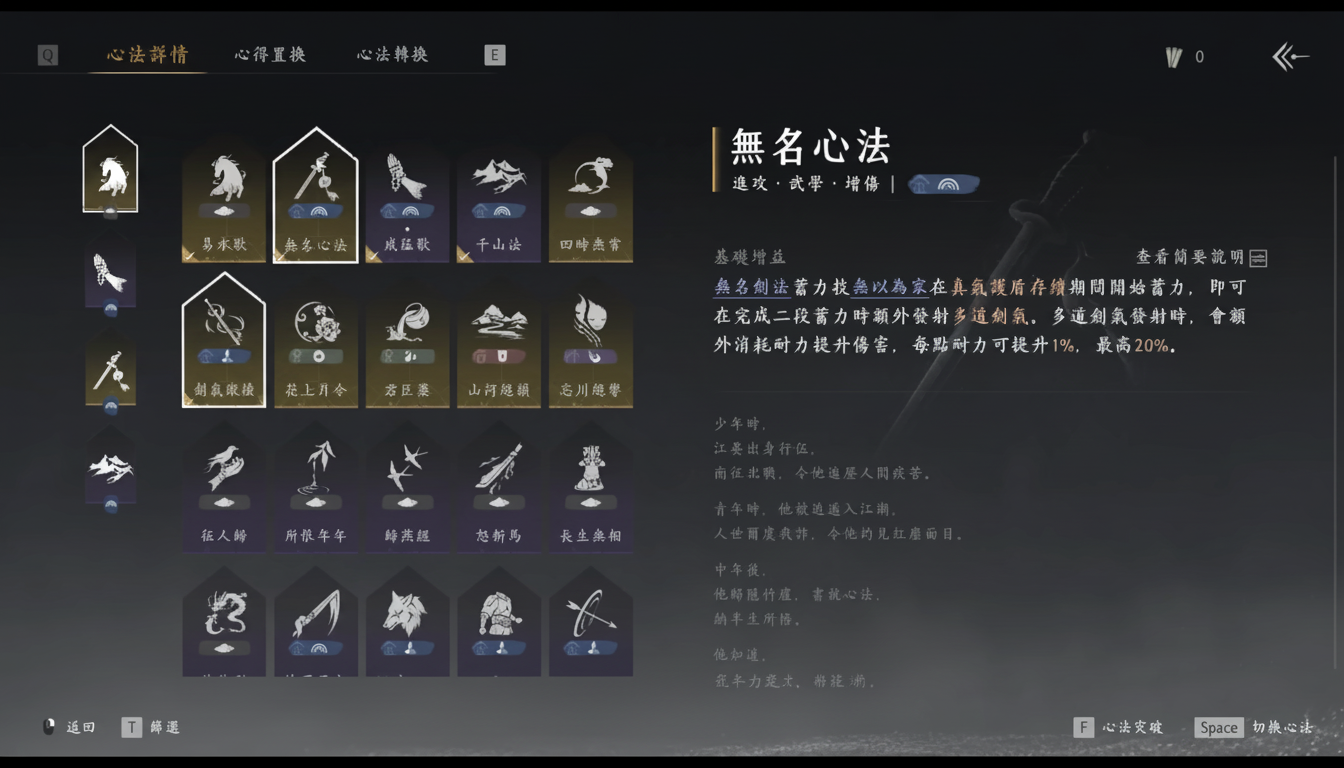
Task: Select the equipped horse technique in left sidebar
Action: point(110,168)
